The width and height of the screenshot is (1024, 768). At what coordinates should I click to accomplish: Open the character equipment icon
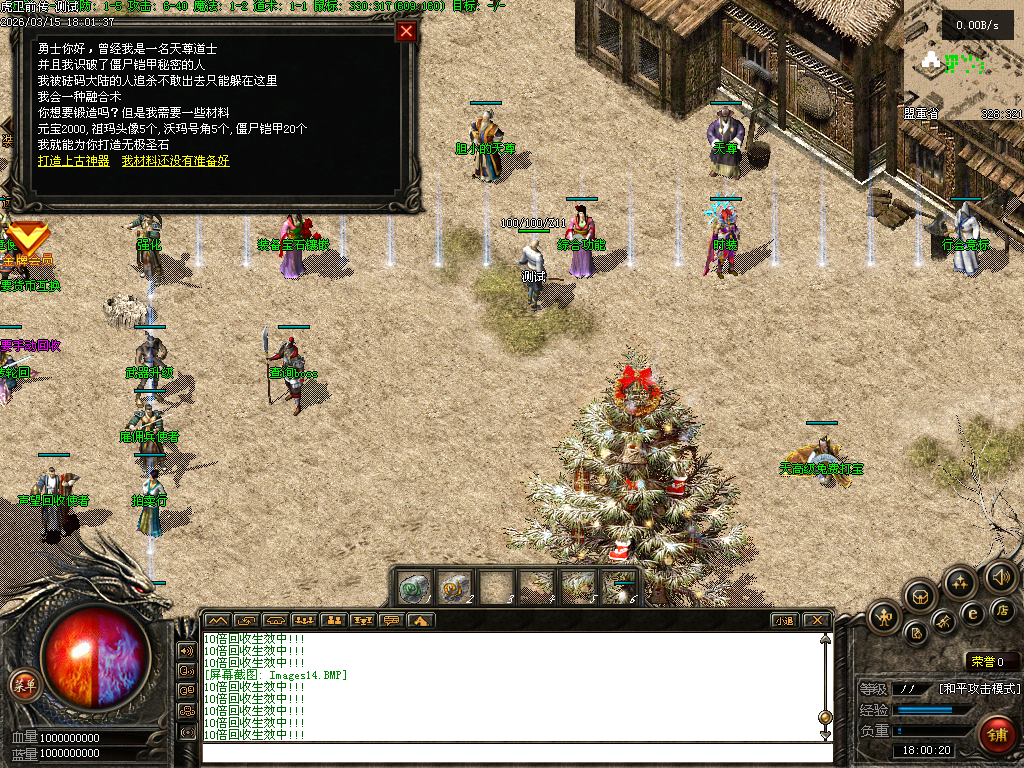tap(884, 616)
